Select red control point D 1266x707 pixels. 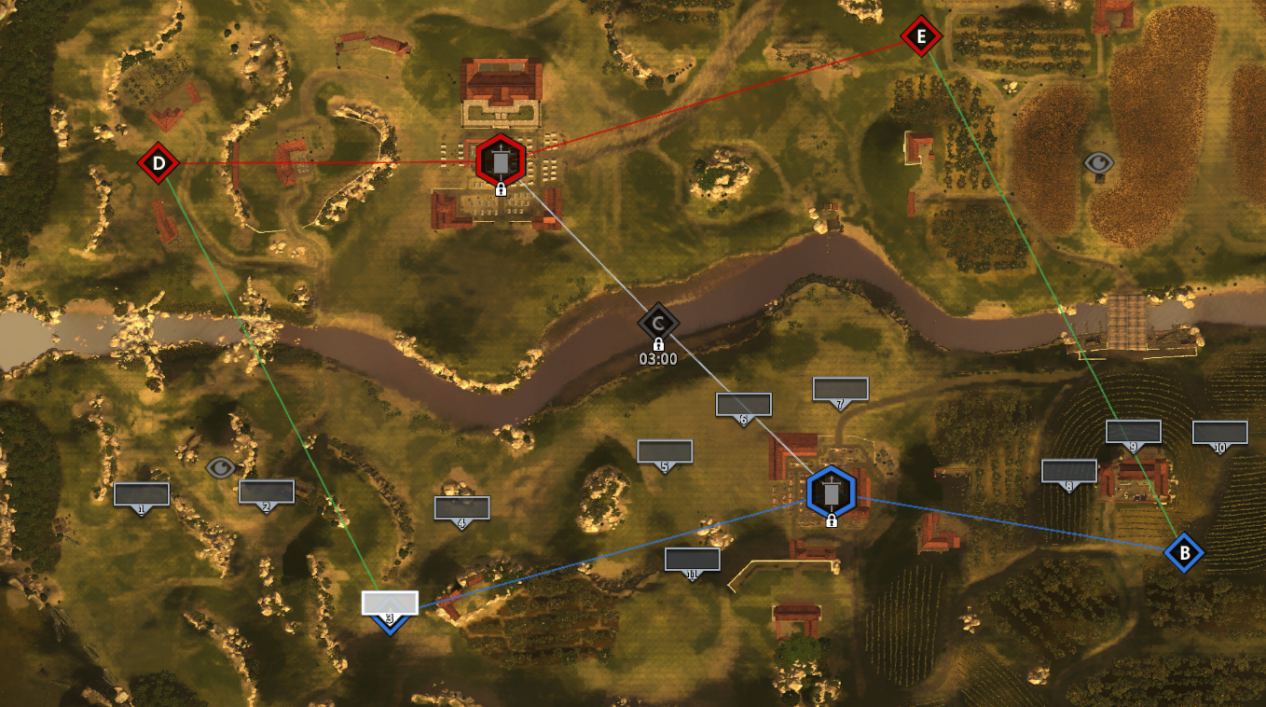[x=158, y=162]
